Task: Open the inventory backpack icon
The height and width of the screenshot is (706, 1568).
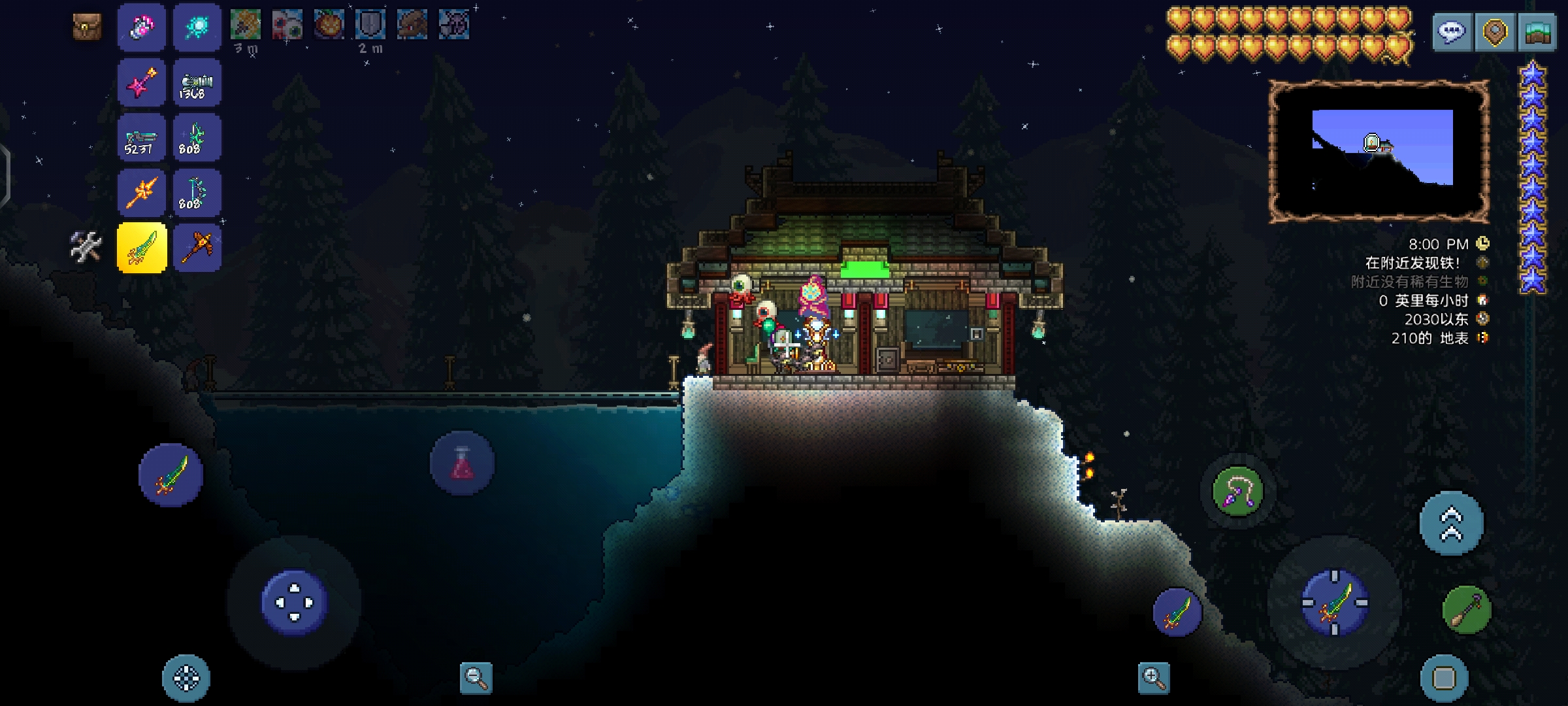Action: (86, 27)
